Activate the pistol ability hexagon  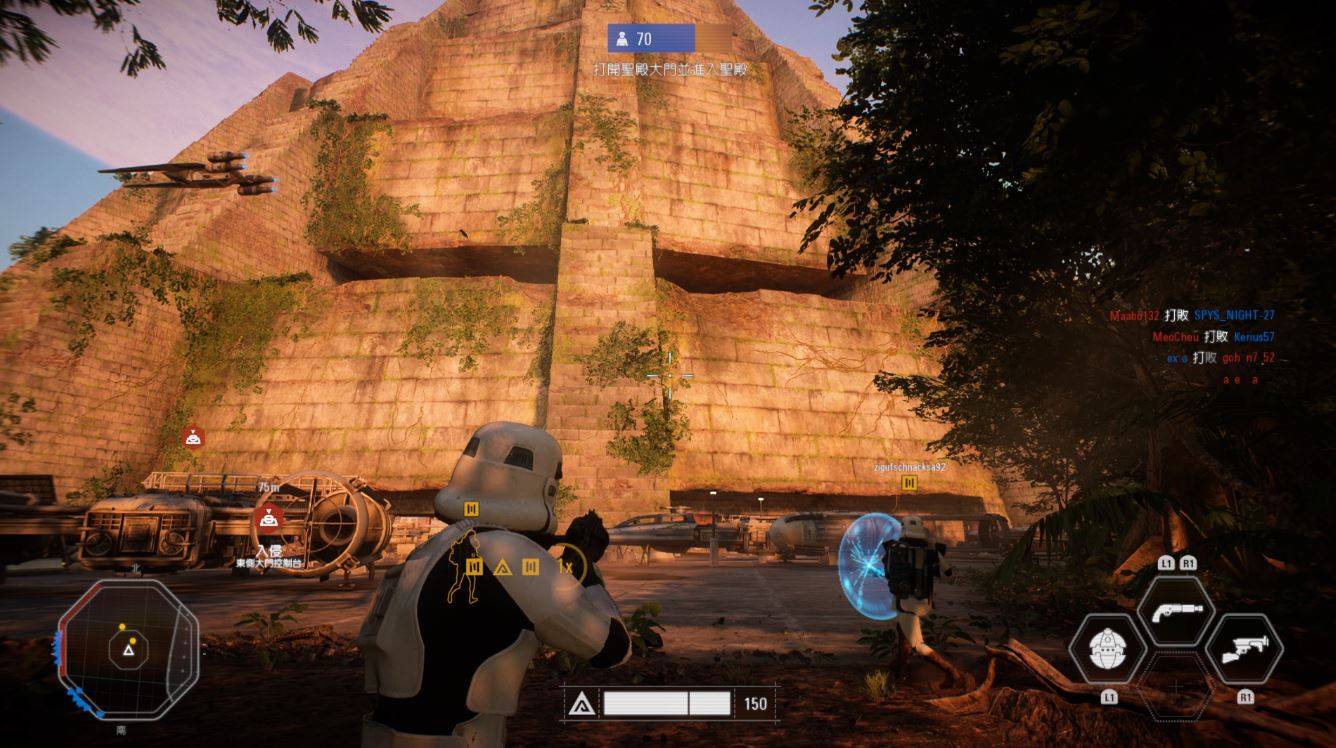(x=1175, y=612)
